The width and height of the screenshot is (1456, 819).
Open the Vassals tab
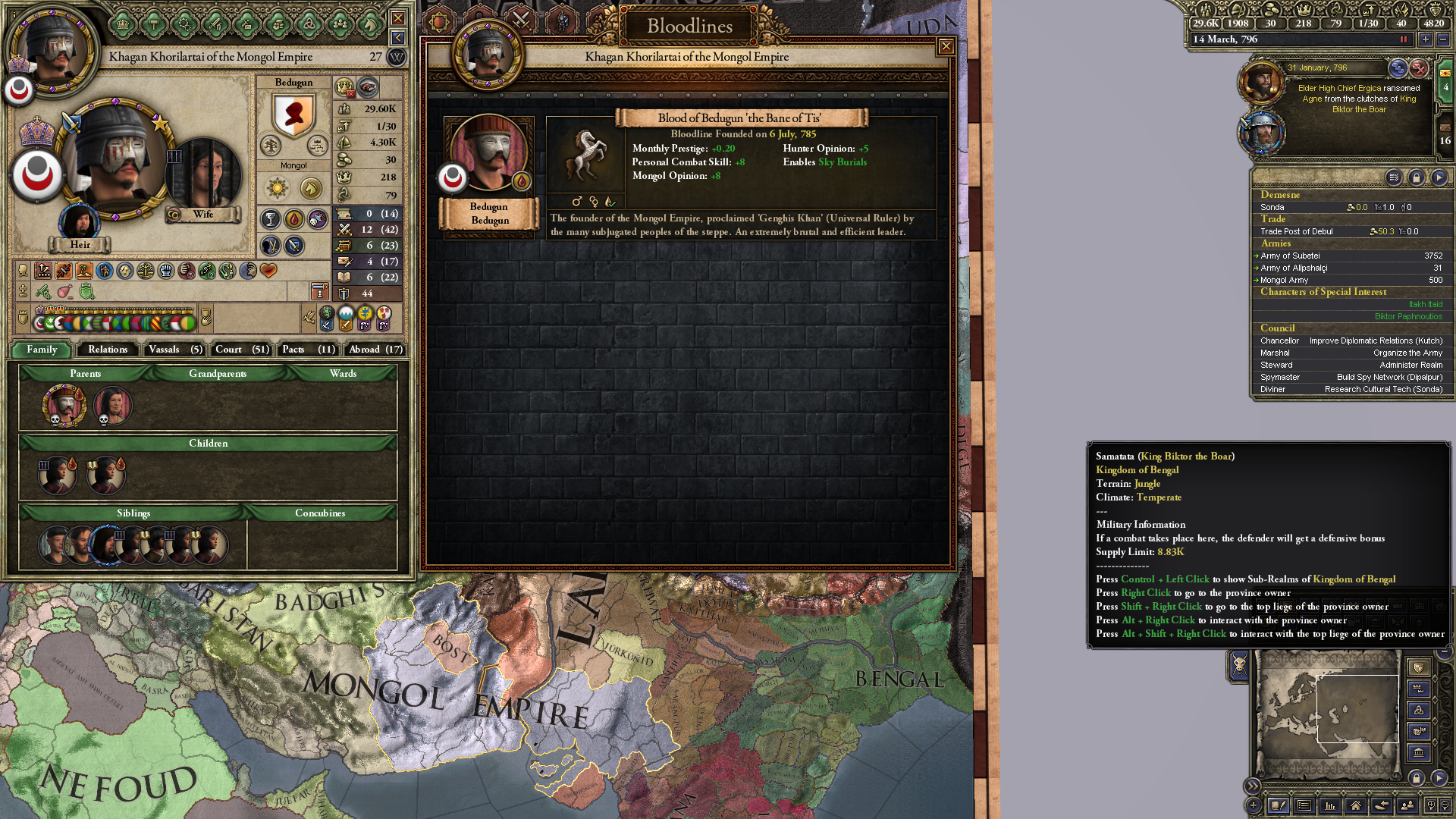[x=174, y=350]
